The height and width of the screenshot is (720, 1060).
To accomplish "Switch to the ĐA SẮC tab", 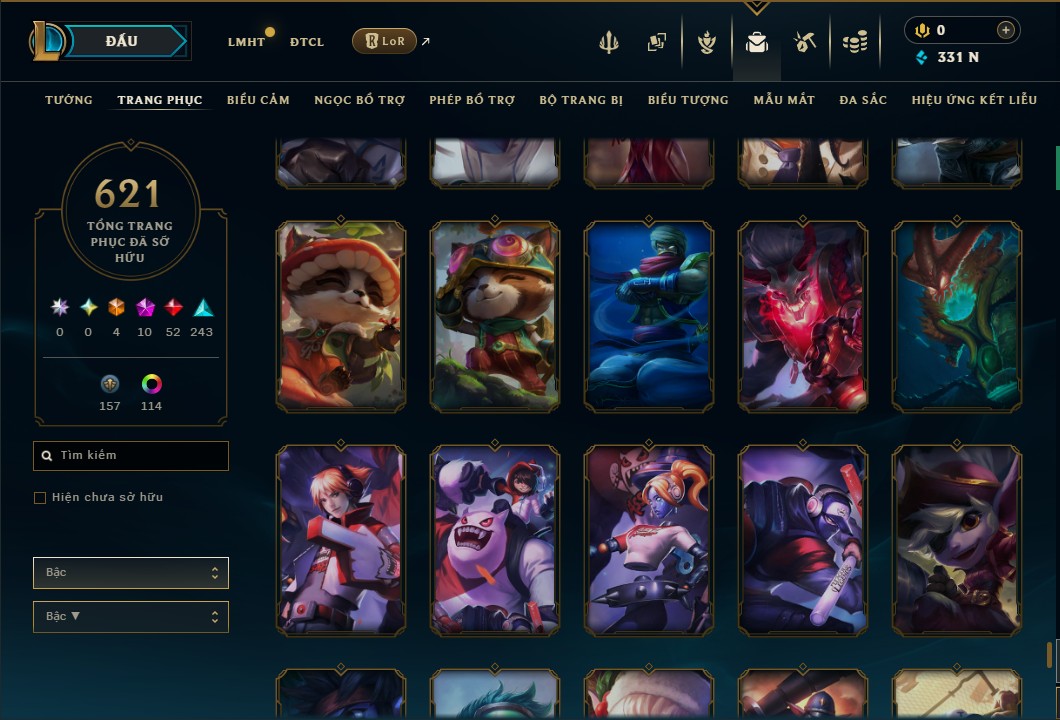I will tap(863, 100).
